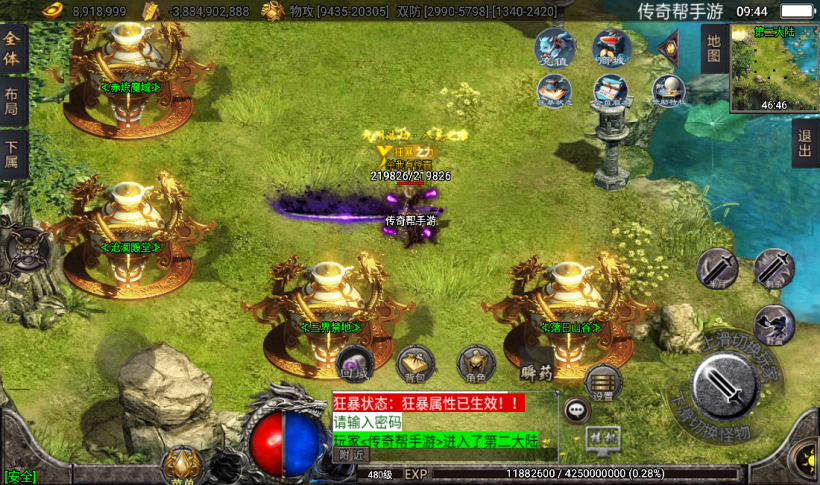820x485 pixels.
Task: Open the 角色 character sheet
Action: pyautogui.click(x=476, y=365)
